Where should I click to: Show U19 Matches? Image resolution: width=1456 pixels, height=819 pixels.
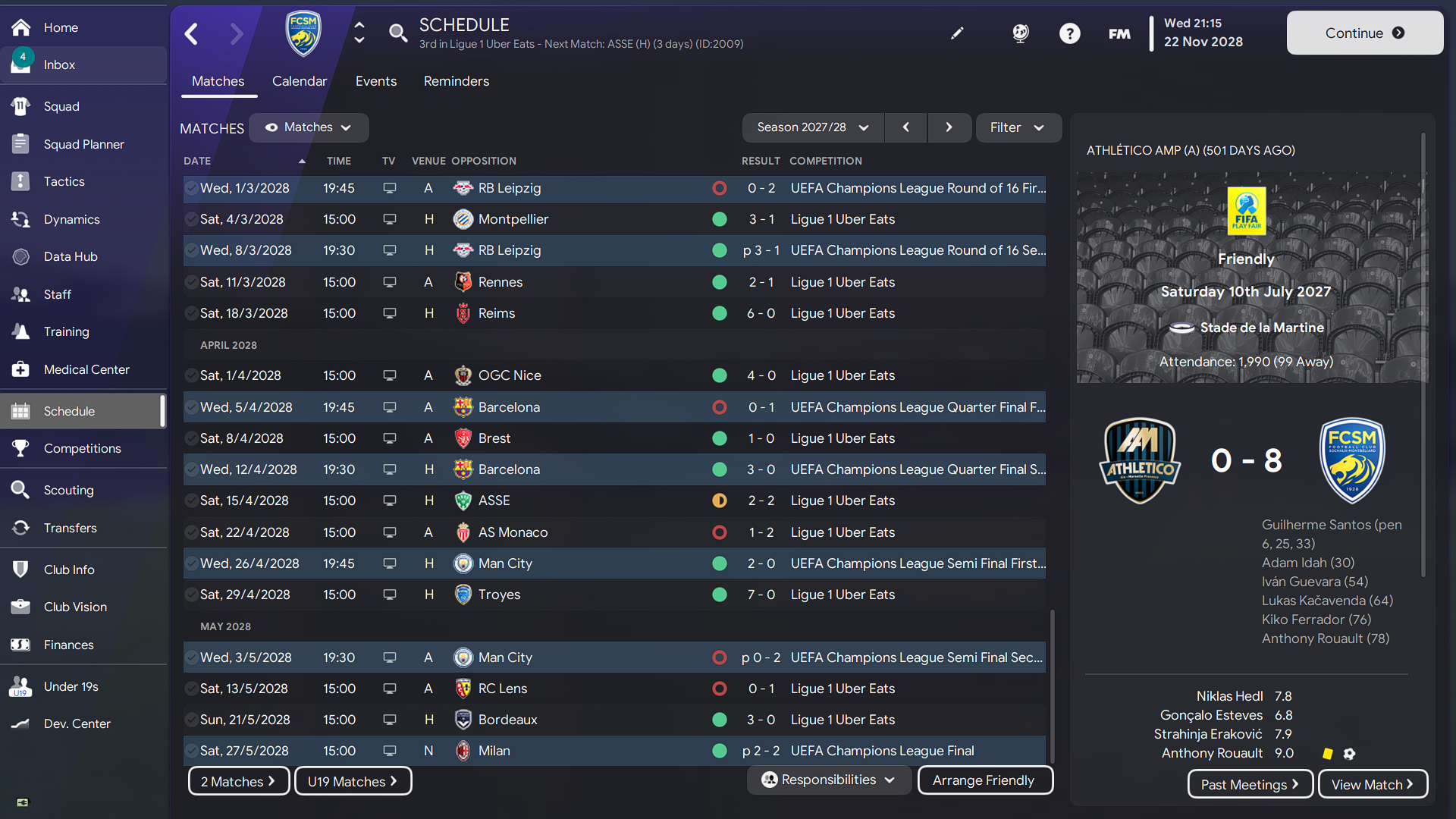click(353, 781)
